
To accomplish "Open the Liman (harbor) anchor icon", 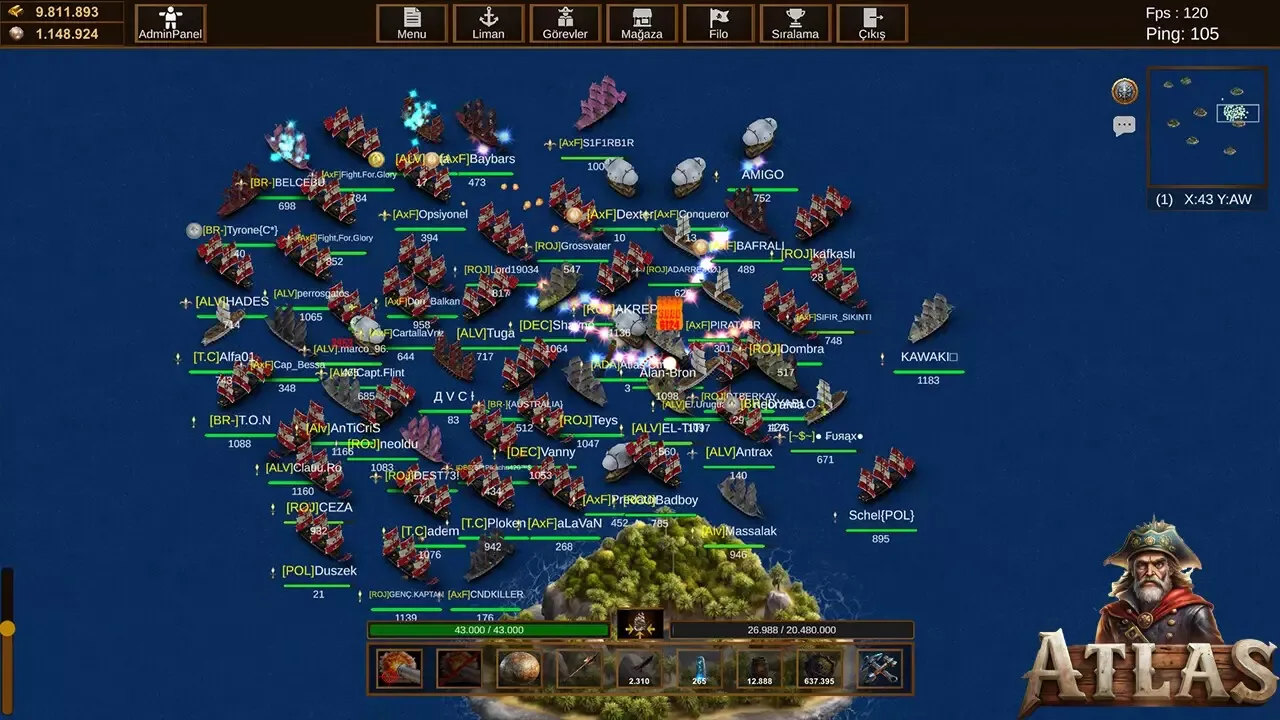I will pyautogui.click(x=488, y=22).
